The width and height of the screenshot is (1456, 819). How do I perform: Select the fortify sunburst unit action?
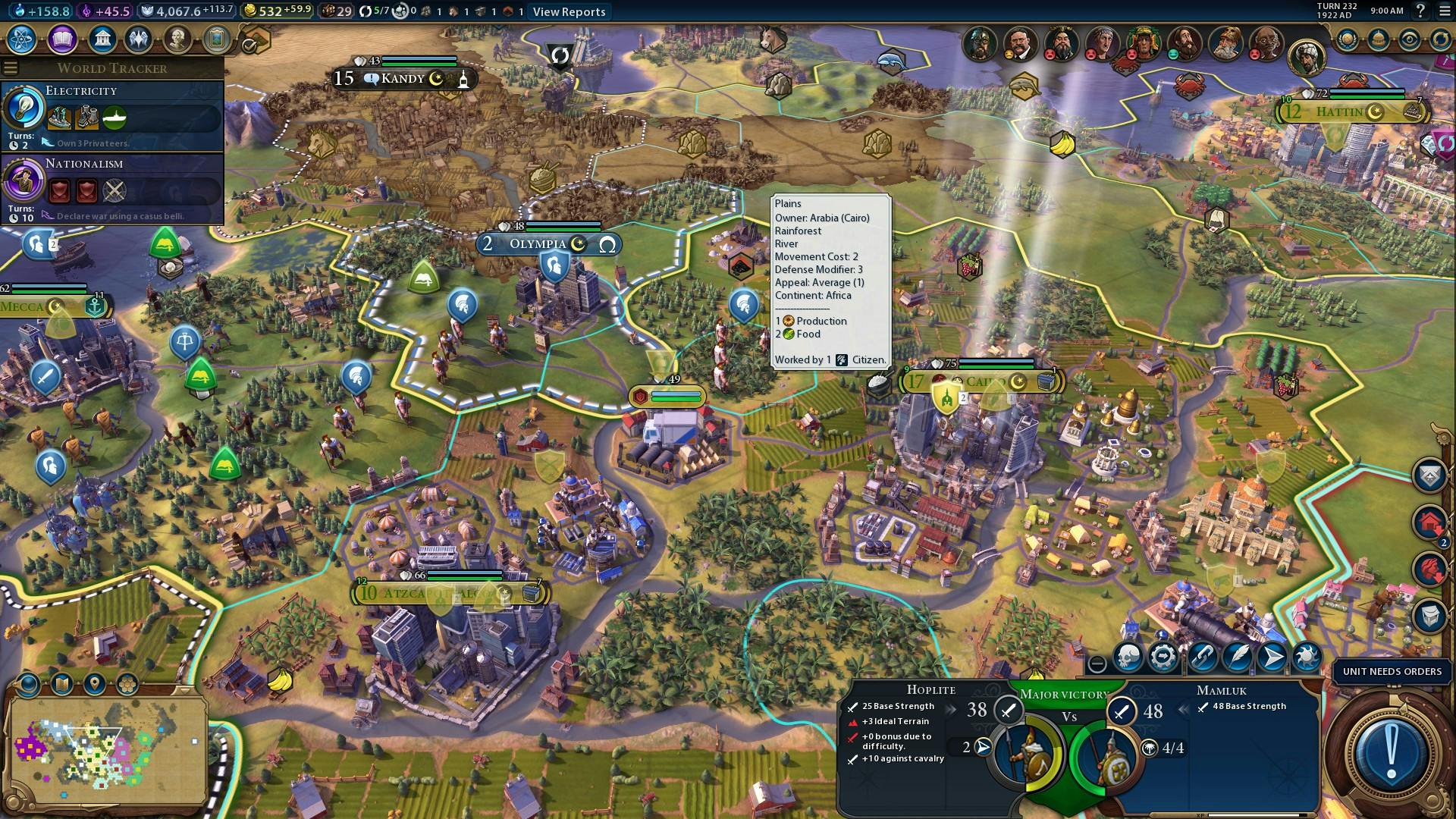tap(1307, 657)
